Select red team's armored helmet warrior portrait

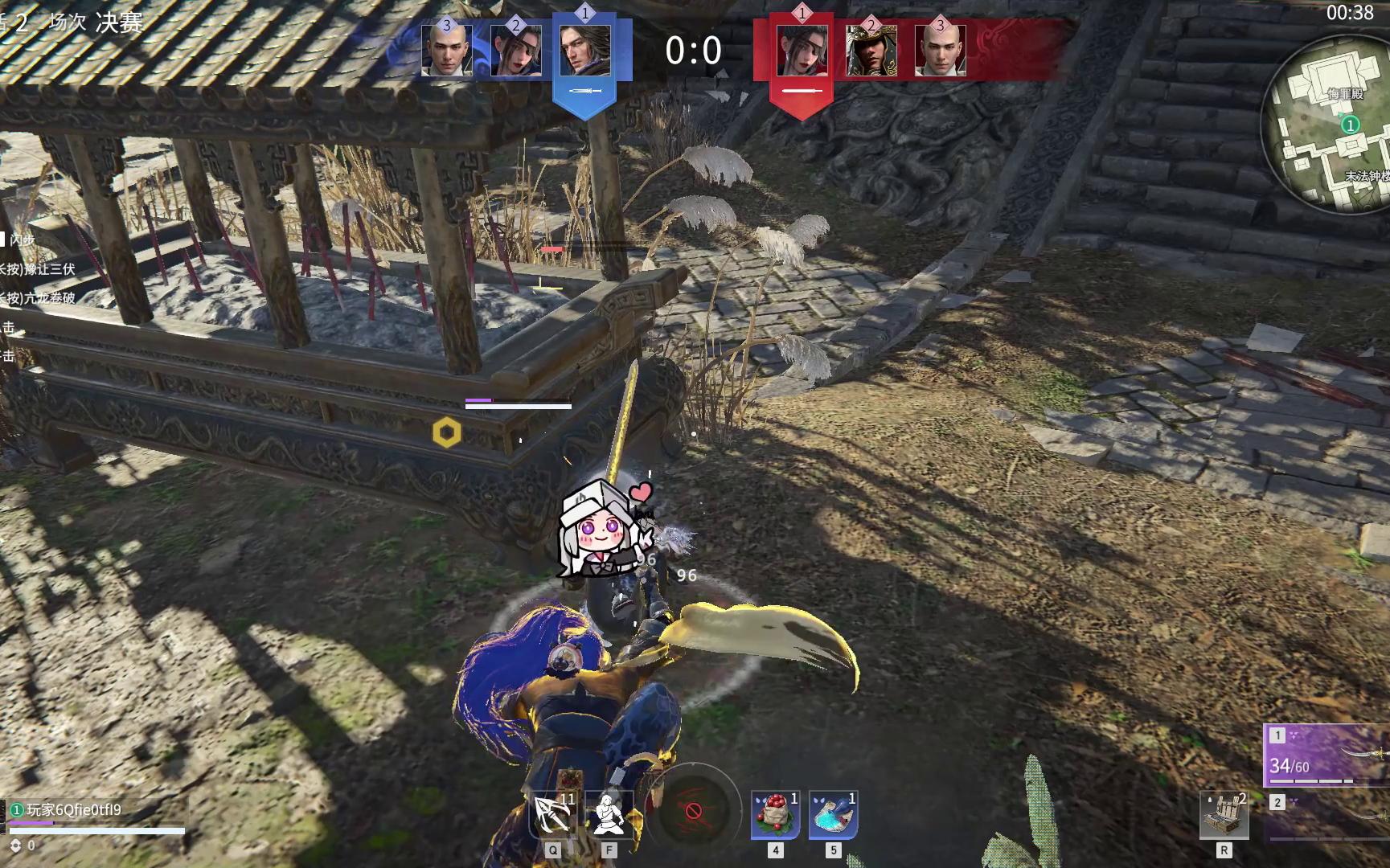[x=871, y=51]
